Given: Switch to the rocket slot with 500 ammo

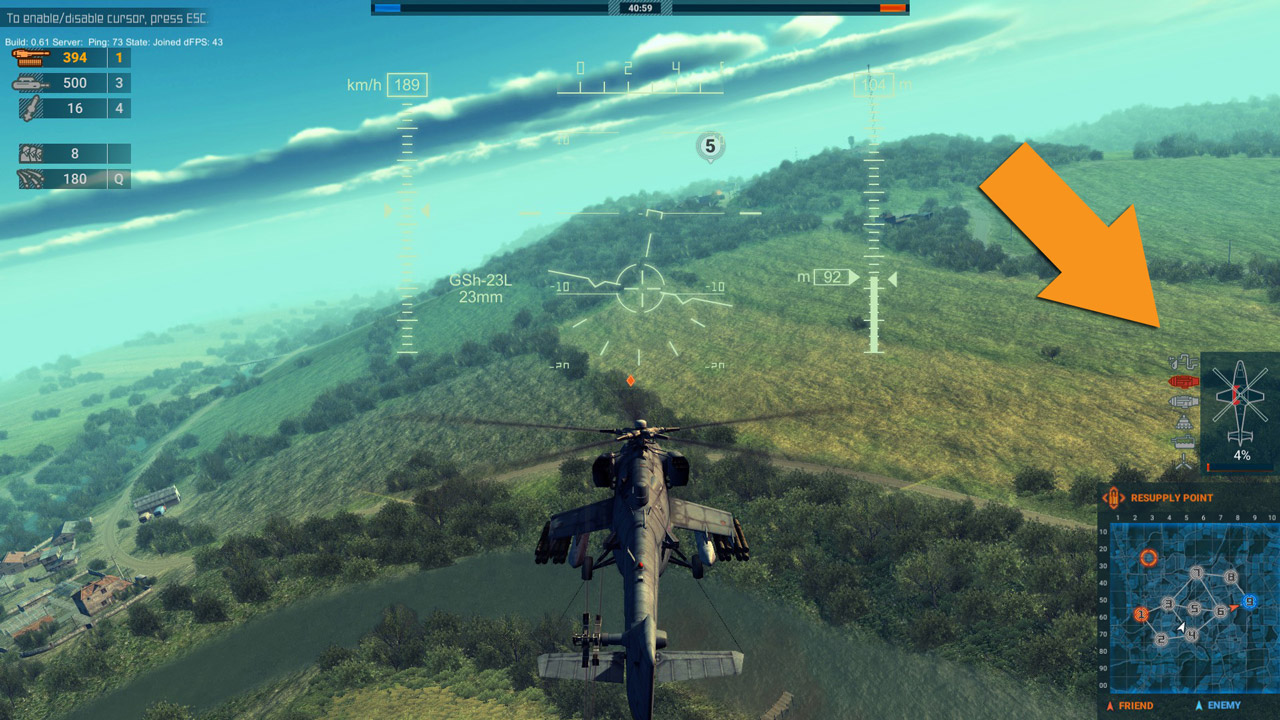Looking at the screenshot, I should point(70,83).
